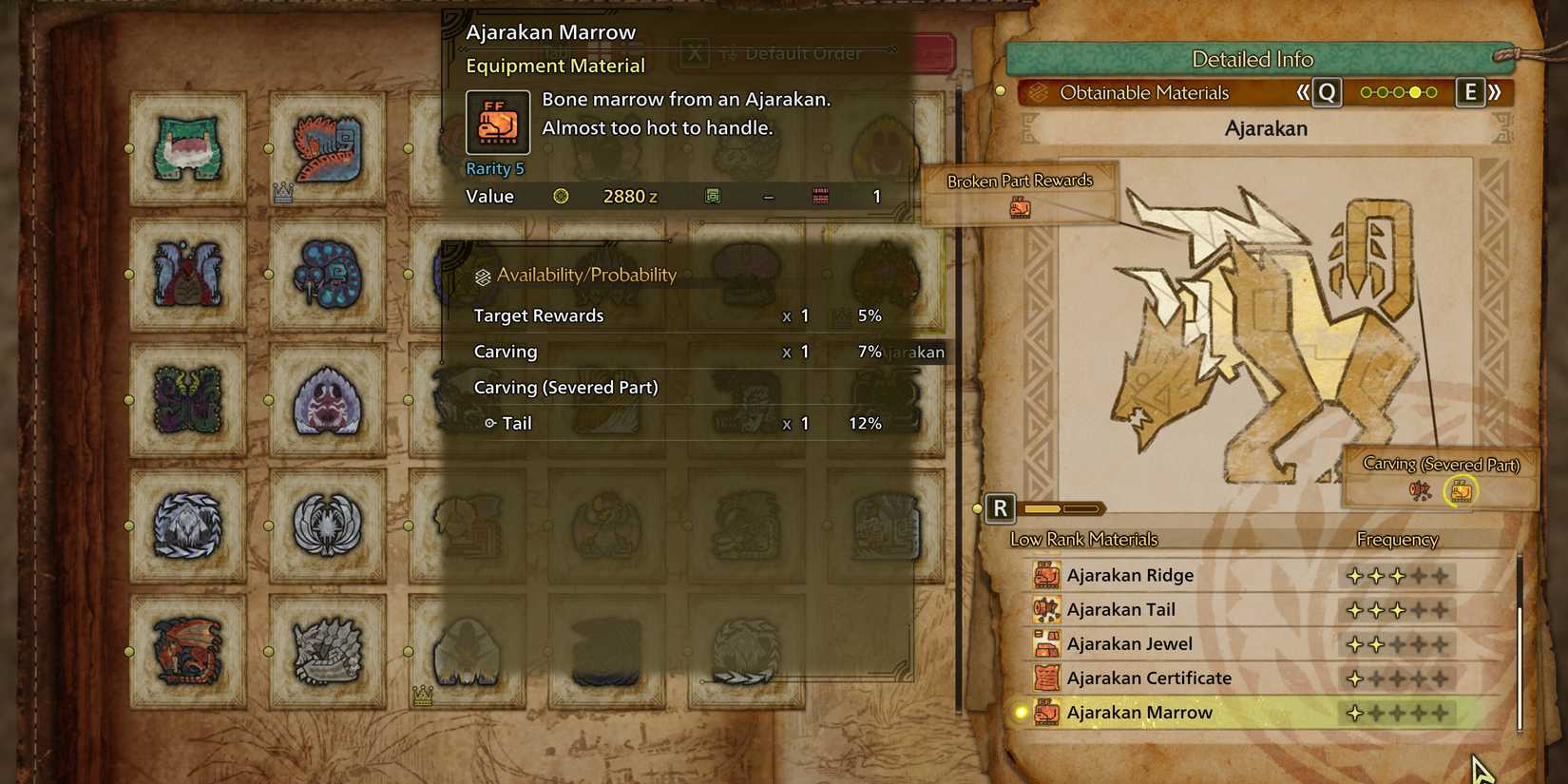Select the Ajarakan Marrow material icon in tooltip

(496, 123)
